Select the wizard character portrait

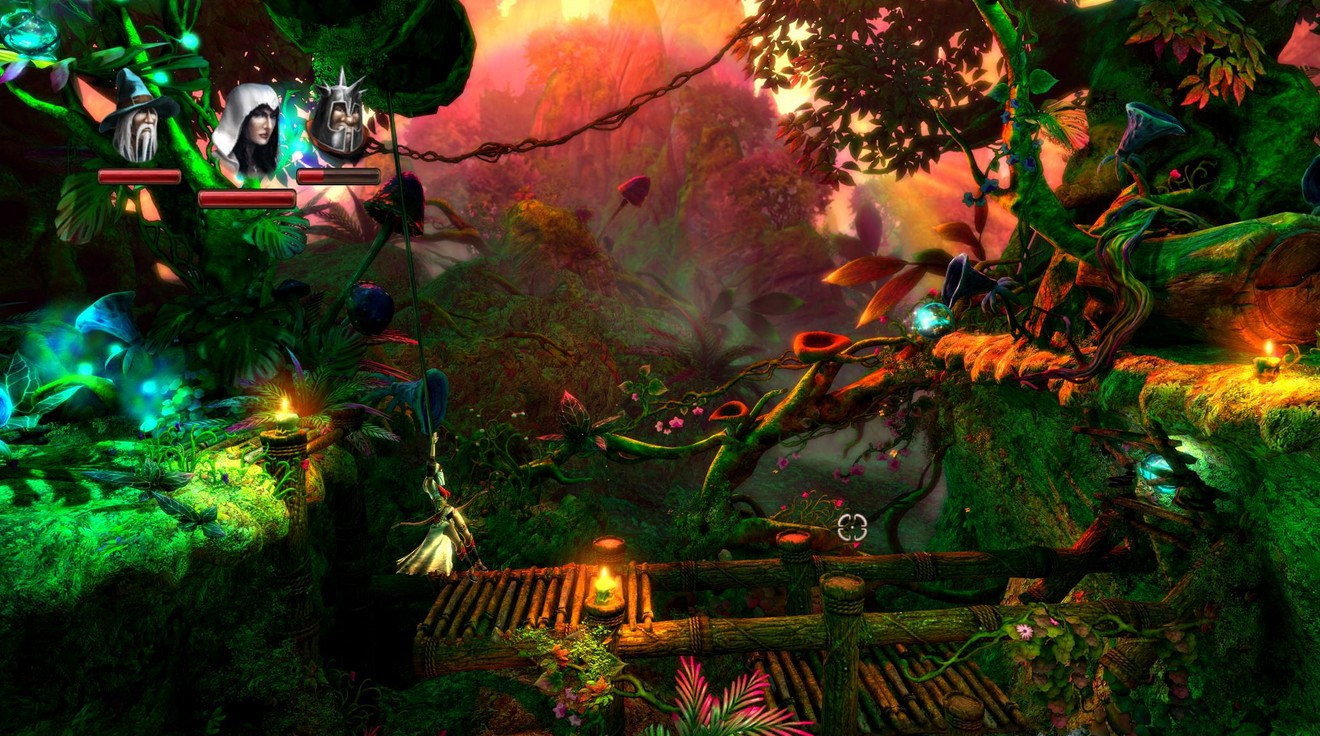coord(137,119)
